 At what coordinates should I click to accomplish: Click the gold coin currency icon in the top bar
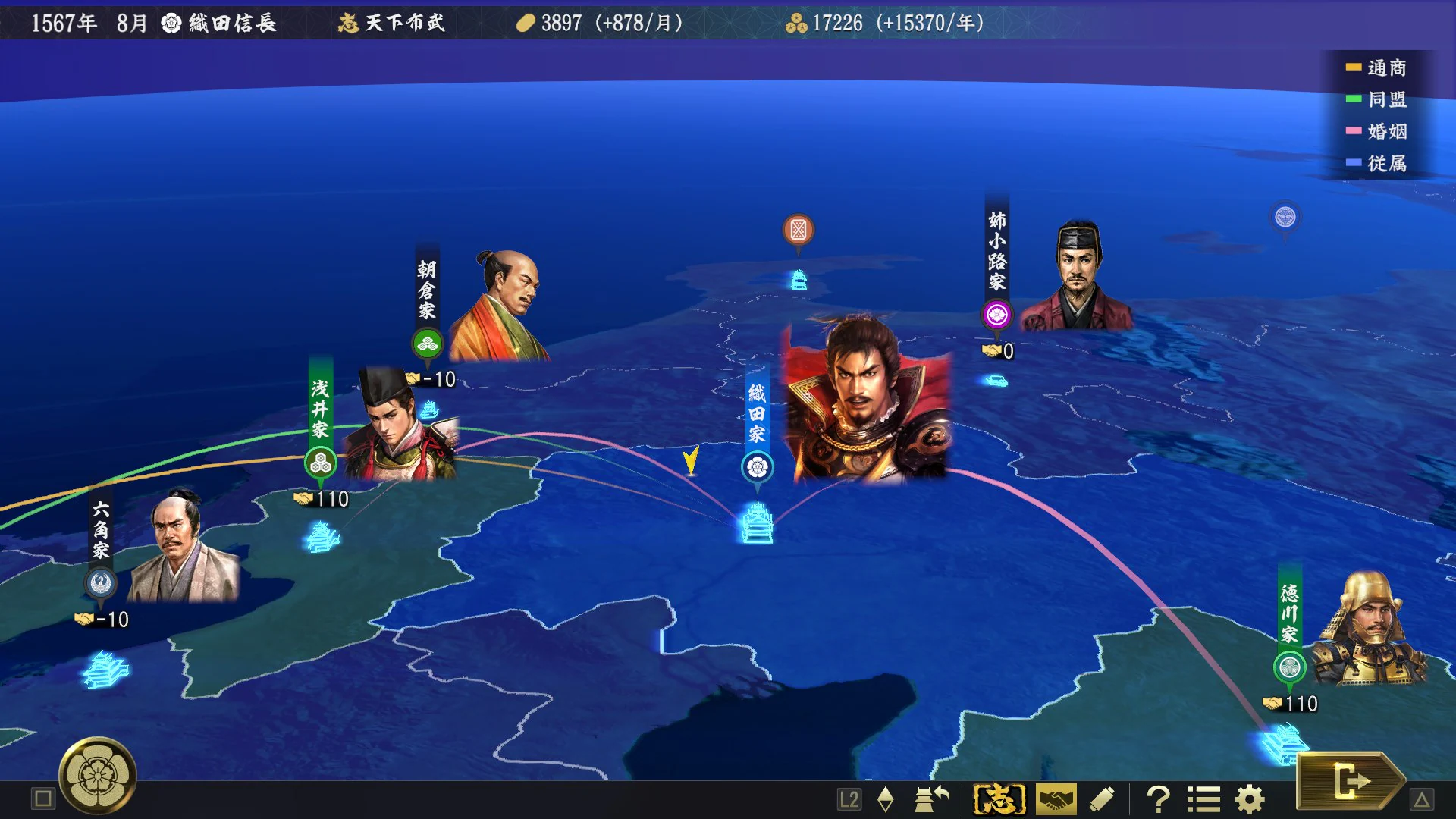click(524, 24)
